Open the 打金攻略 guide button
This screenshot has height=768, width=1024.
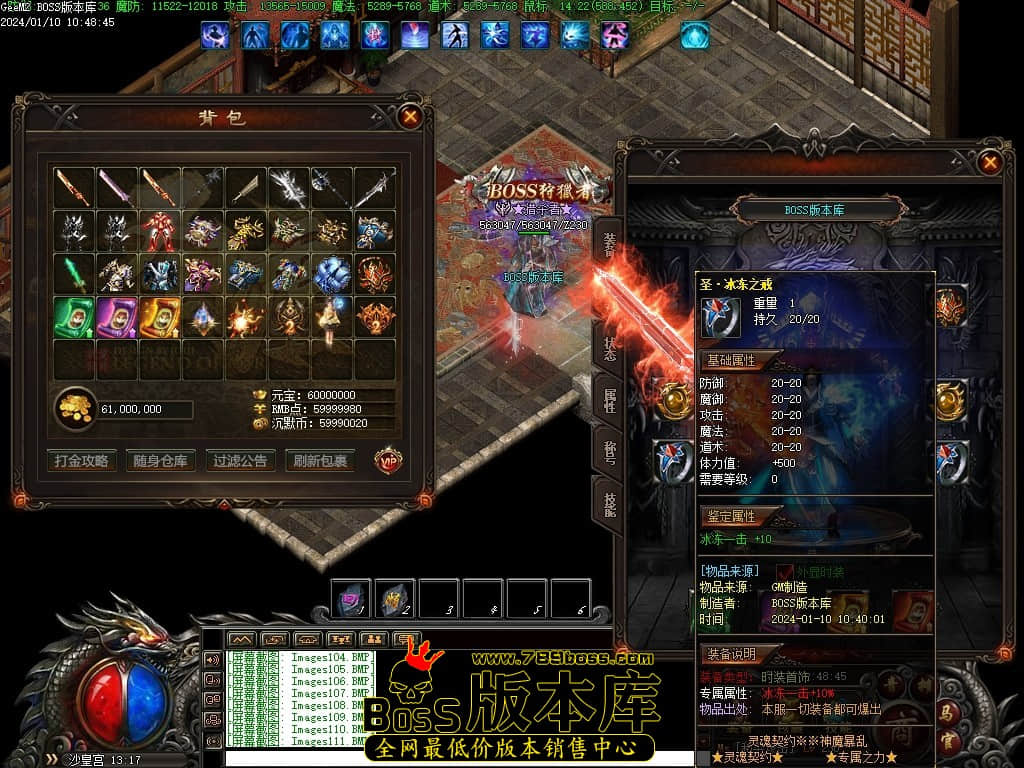(82, 461)
